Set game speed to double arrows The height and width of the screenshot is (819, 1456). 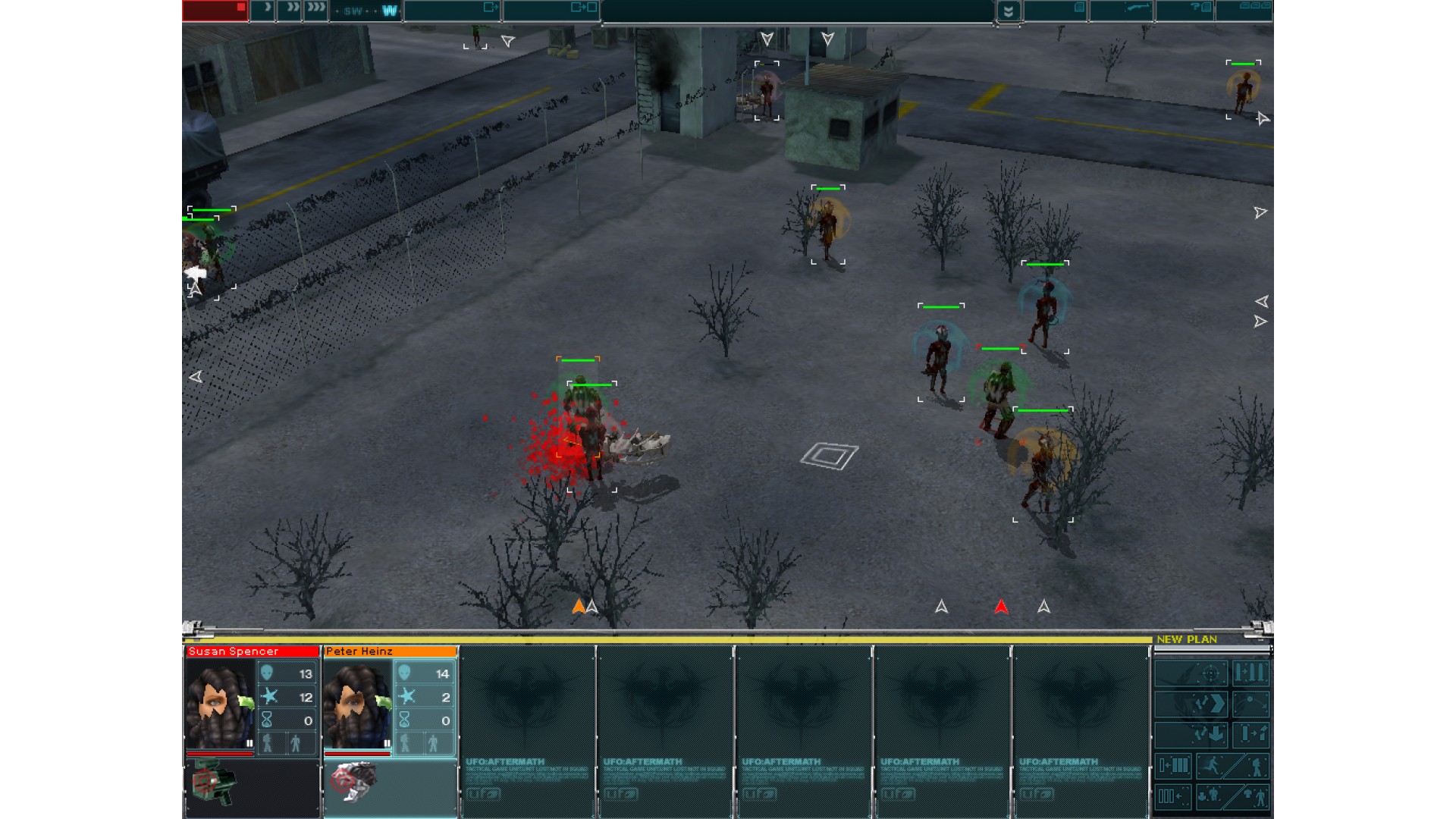coord(290,10)
